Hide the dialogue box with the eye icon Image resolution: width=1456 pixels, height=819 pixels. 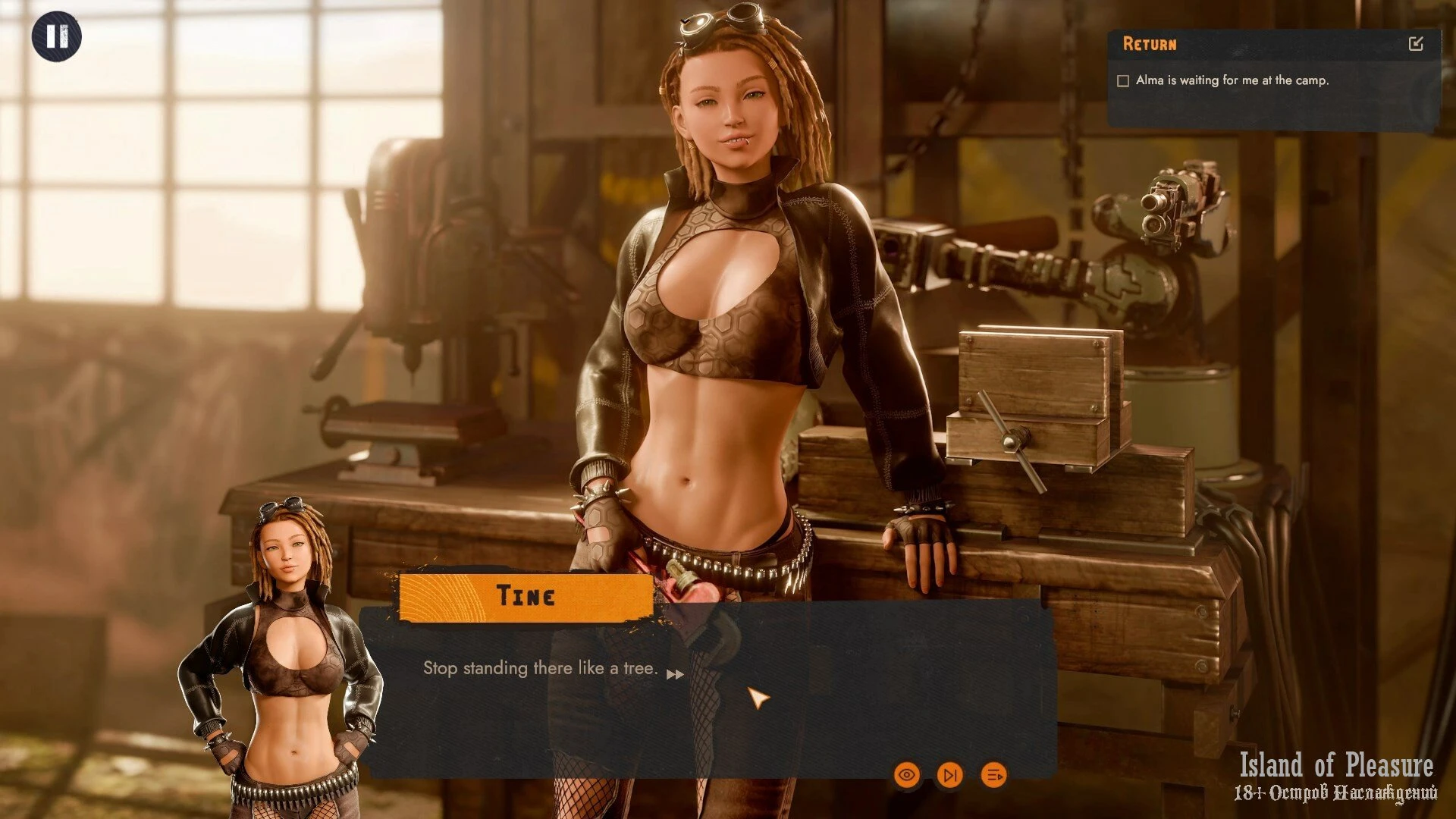tap(907, 775)
